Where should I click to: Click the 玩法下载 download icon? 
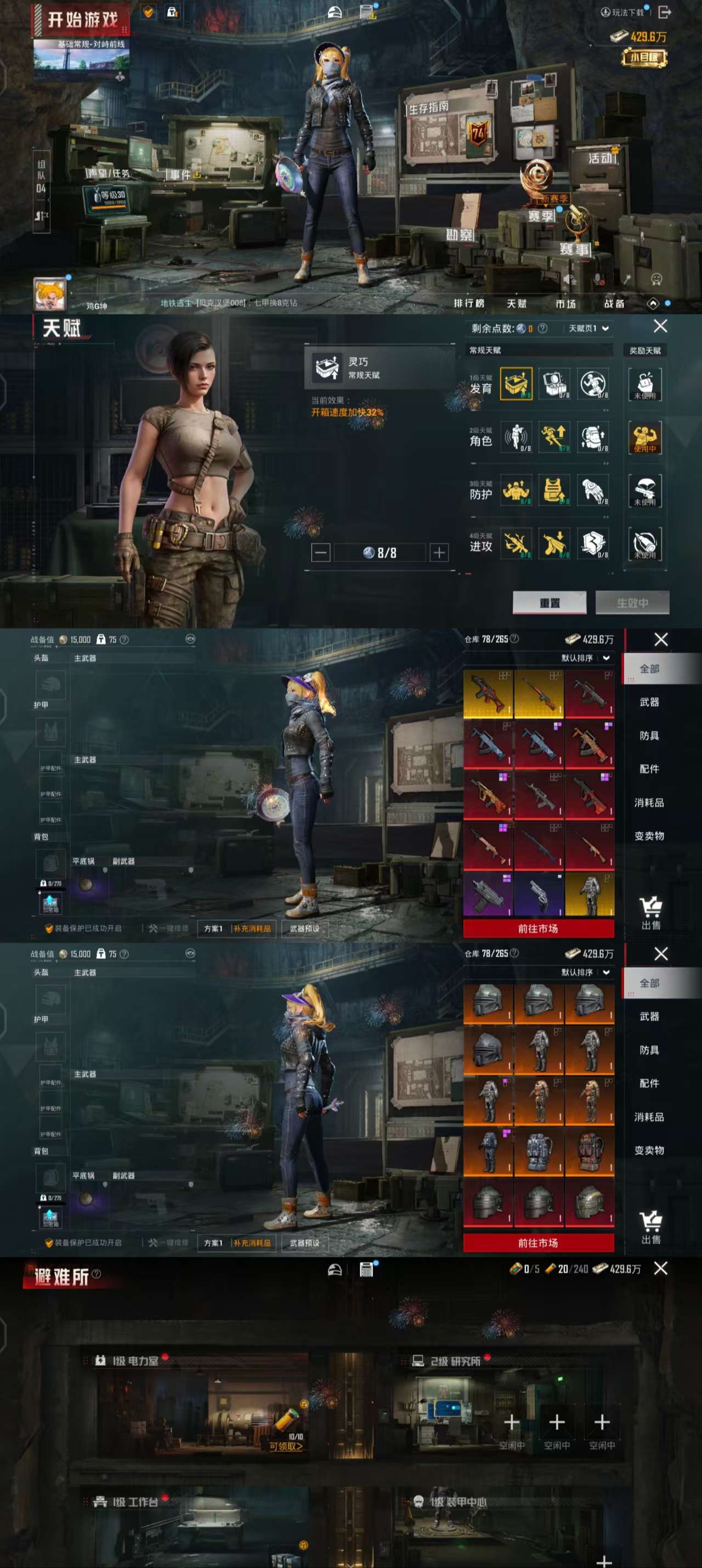tap(605, 11)
